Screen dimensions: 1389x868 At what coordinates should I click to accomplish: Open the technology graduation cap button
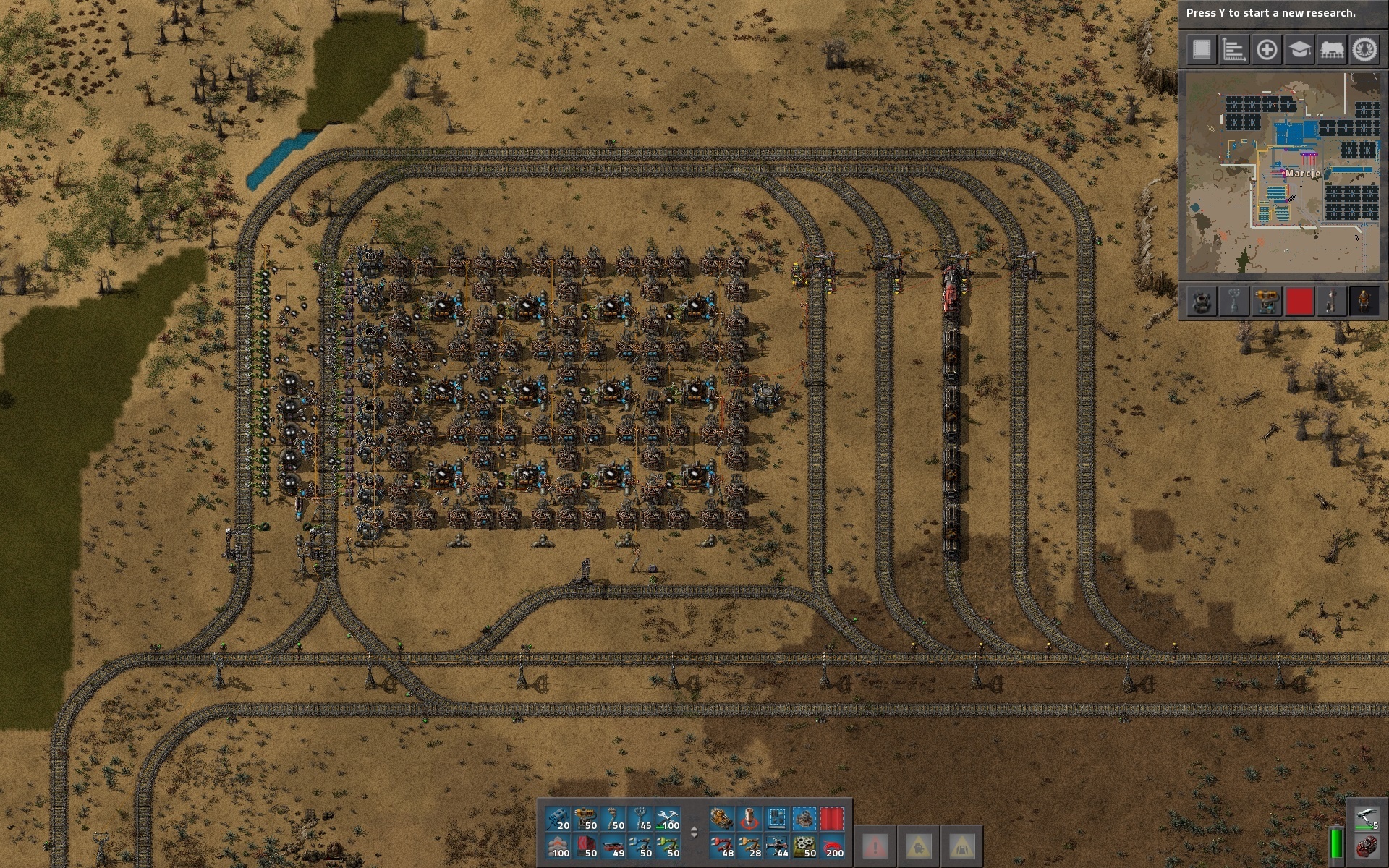1299,50
